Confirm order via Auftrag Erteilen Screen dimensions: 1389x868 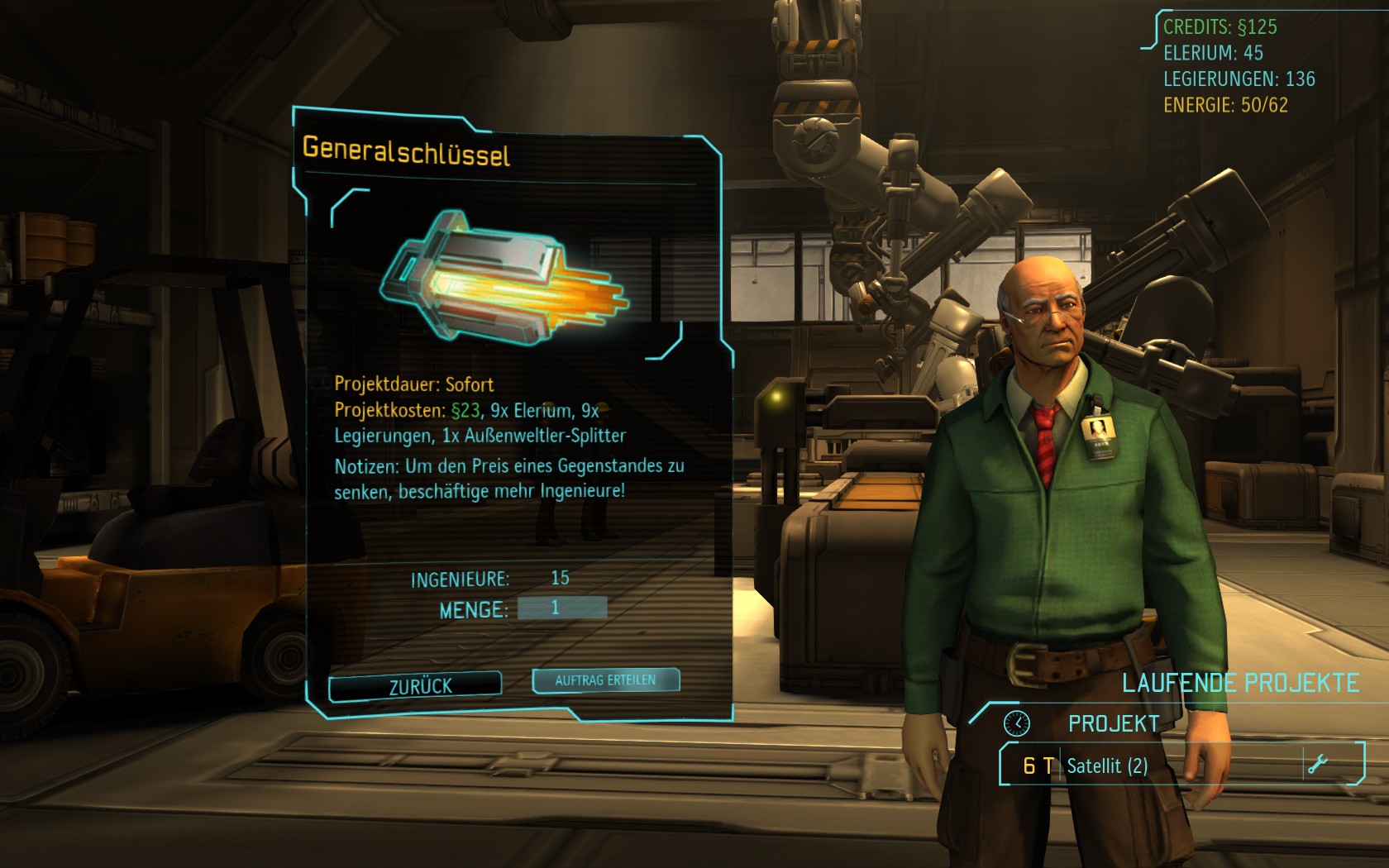tap(605, 680)
